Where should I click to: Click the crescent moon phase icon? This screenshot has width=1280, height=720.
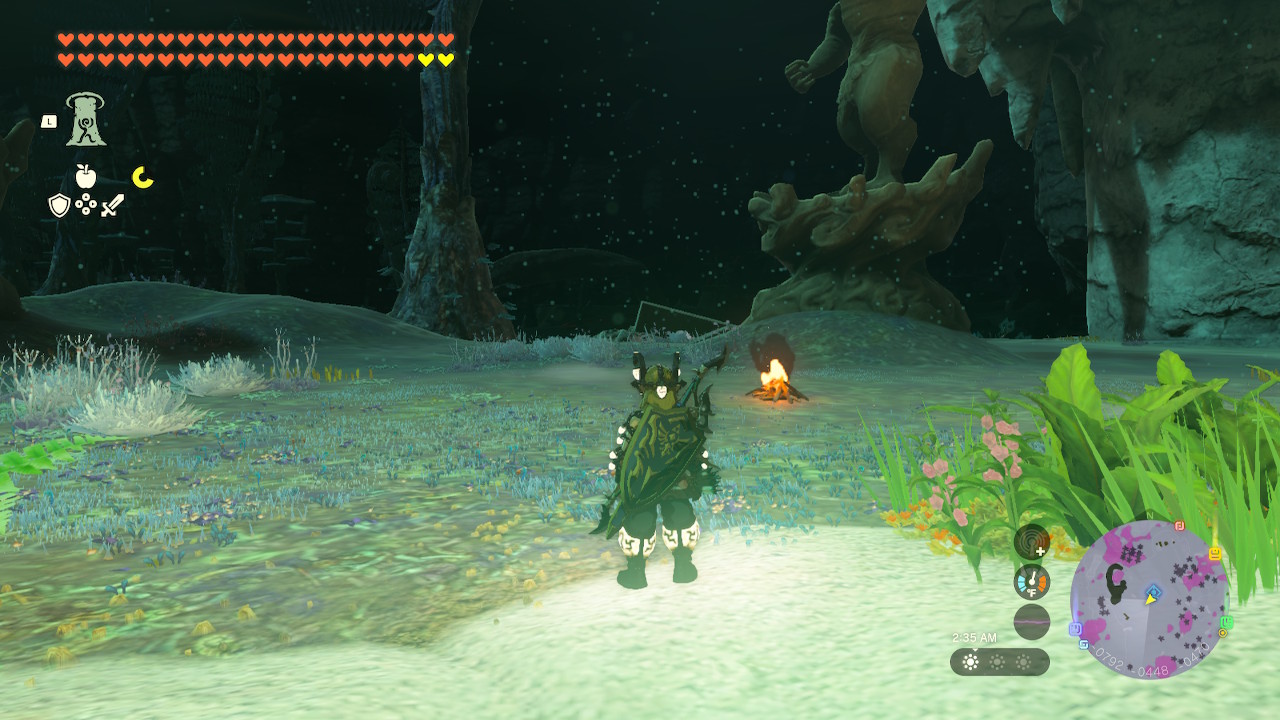[141, 176]
